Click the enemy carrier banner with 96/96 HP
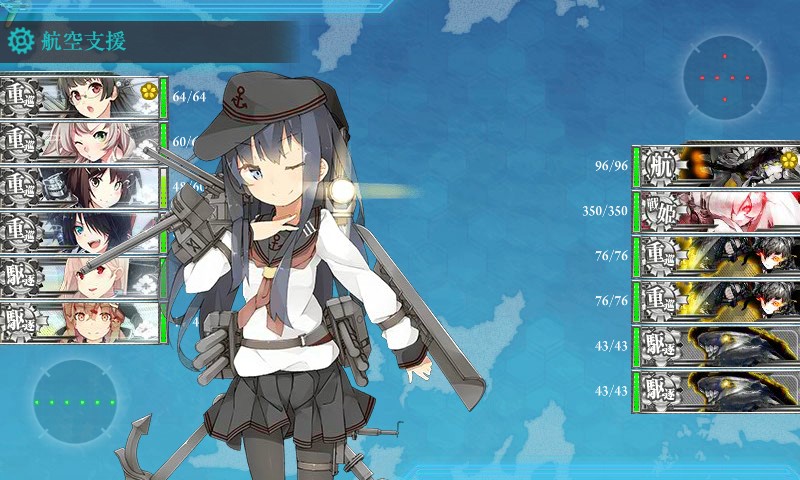The height and width of the screenshot is (480, 800). tap(718, 164)
